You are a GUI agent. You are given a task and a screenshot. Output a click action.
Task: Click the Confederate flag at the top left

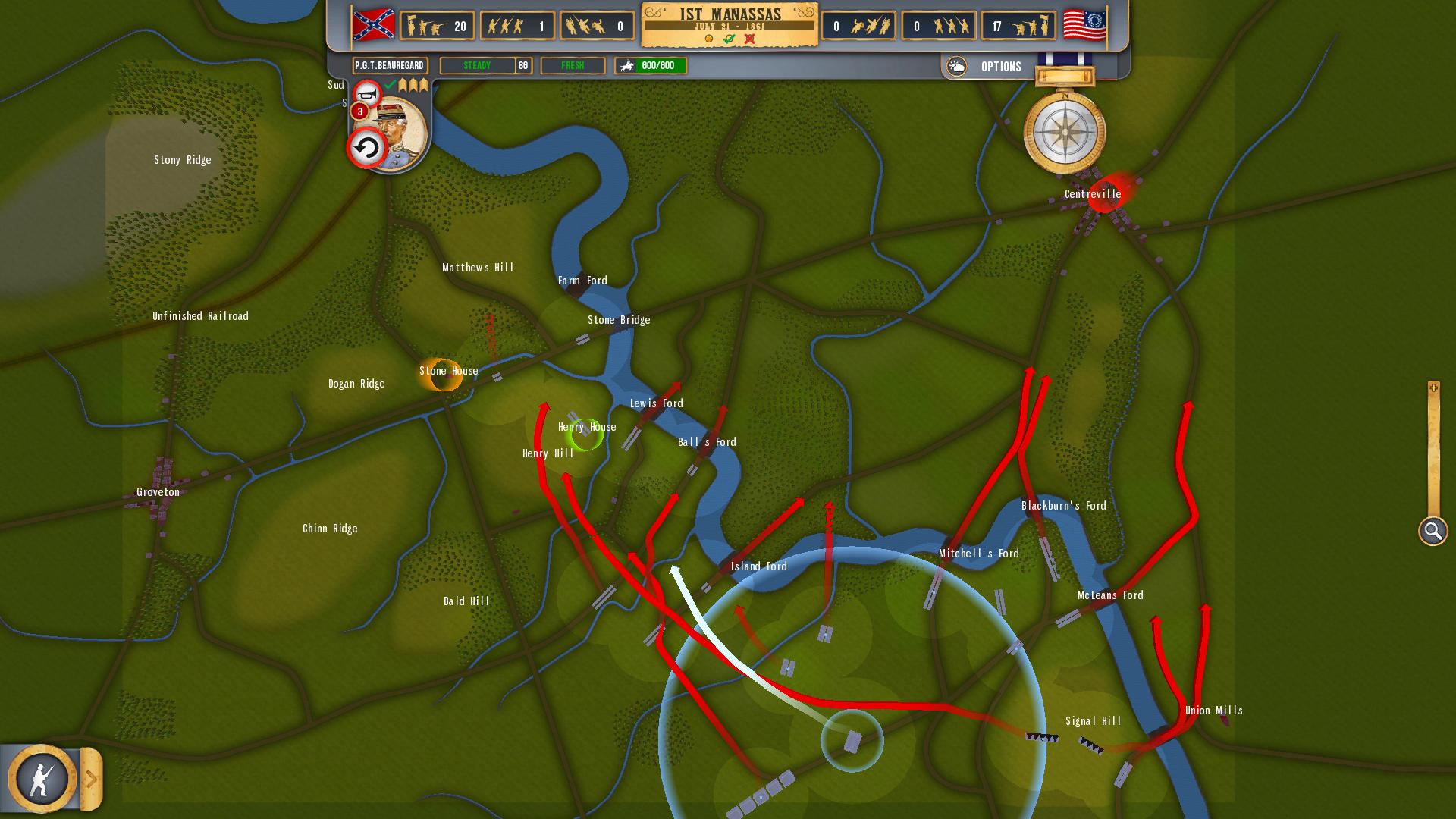(372, 24)
